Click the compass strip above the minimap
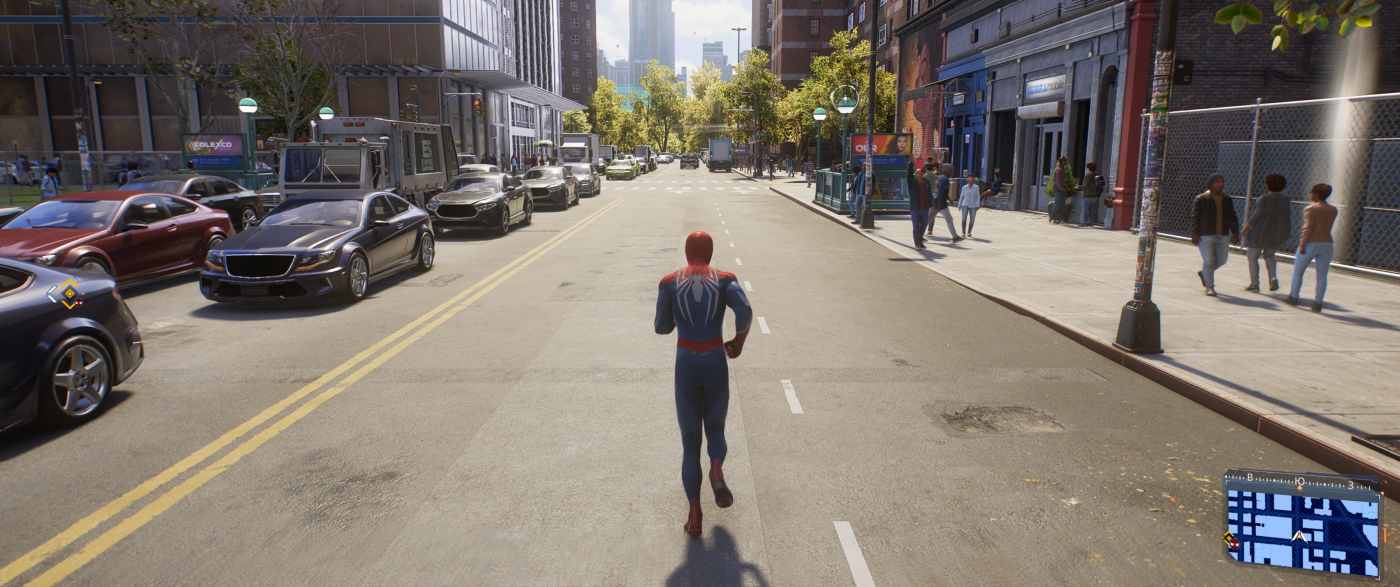Screen dimensions: 1400x587 pos(1302,481)
